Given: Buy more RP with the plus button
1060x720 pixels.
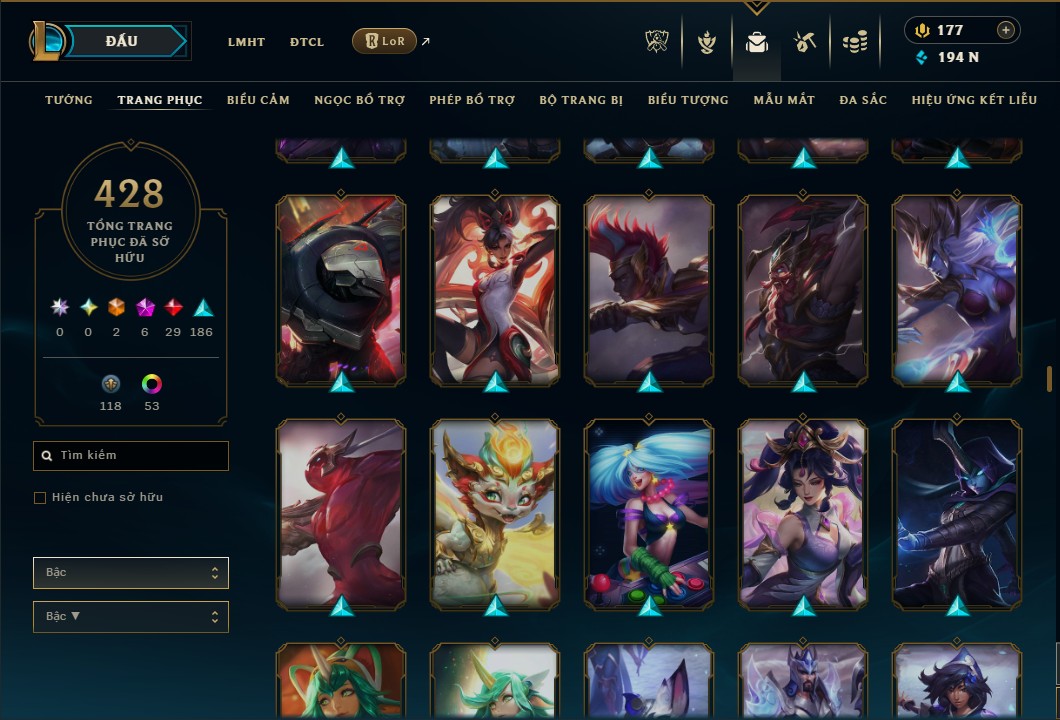Looking at the screenshot, I should pyautogui.click(x=1006, y=30).
